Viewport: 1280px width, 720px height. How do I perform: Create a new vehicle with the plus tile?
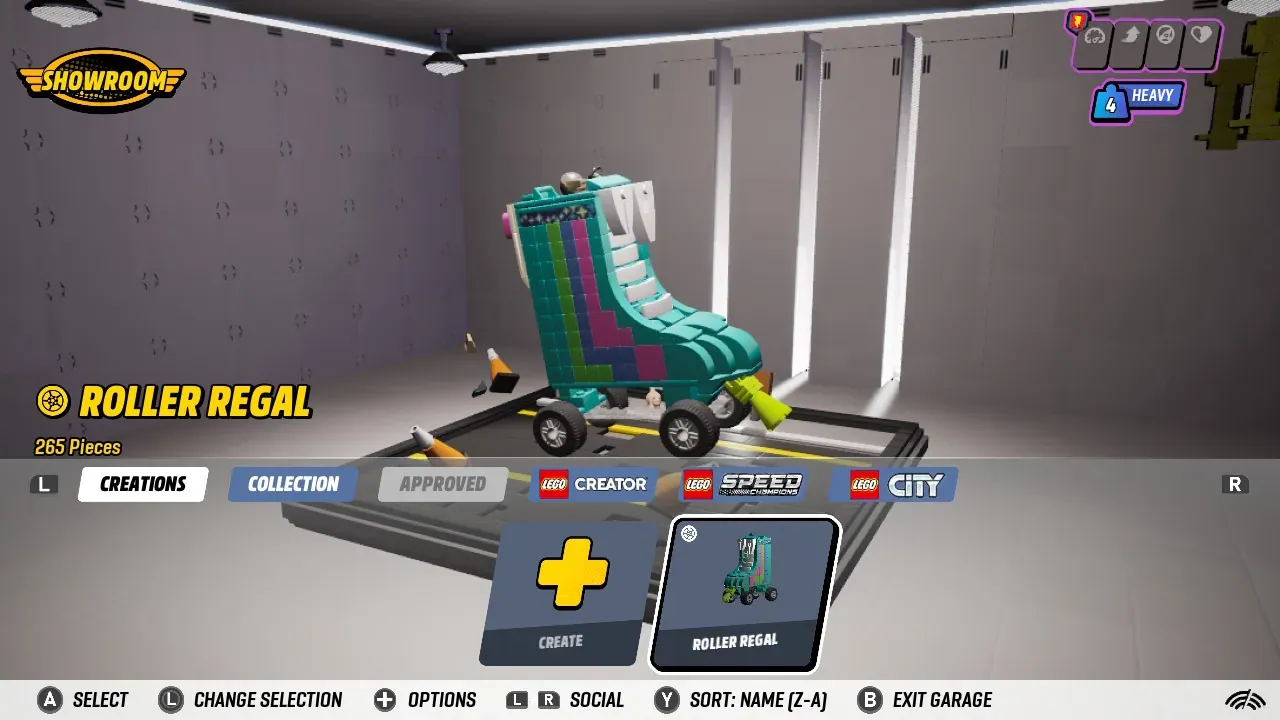pyautogui.click(x=561, y=593)
